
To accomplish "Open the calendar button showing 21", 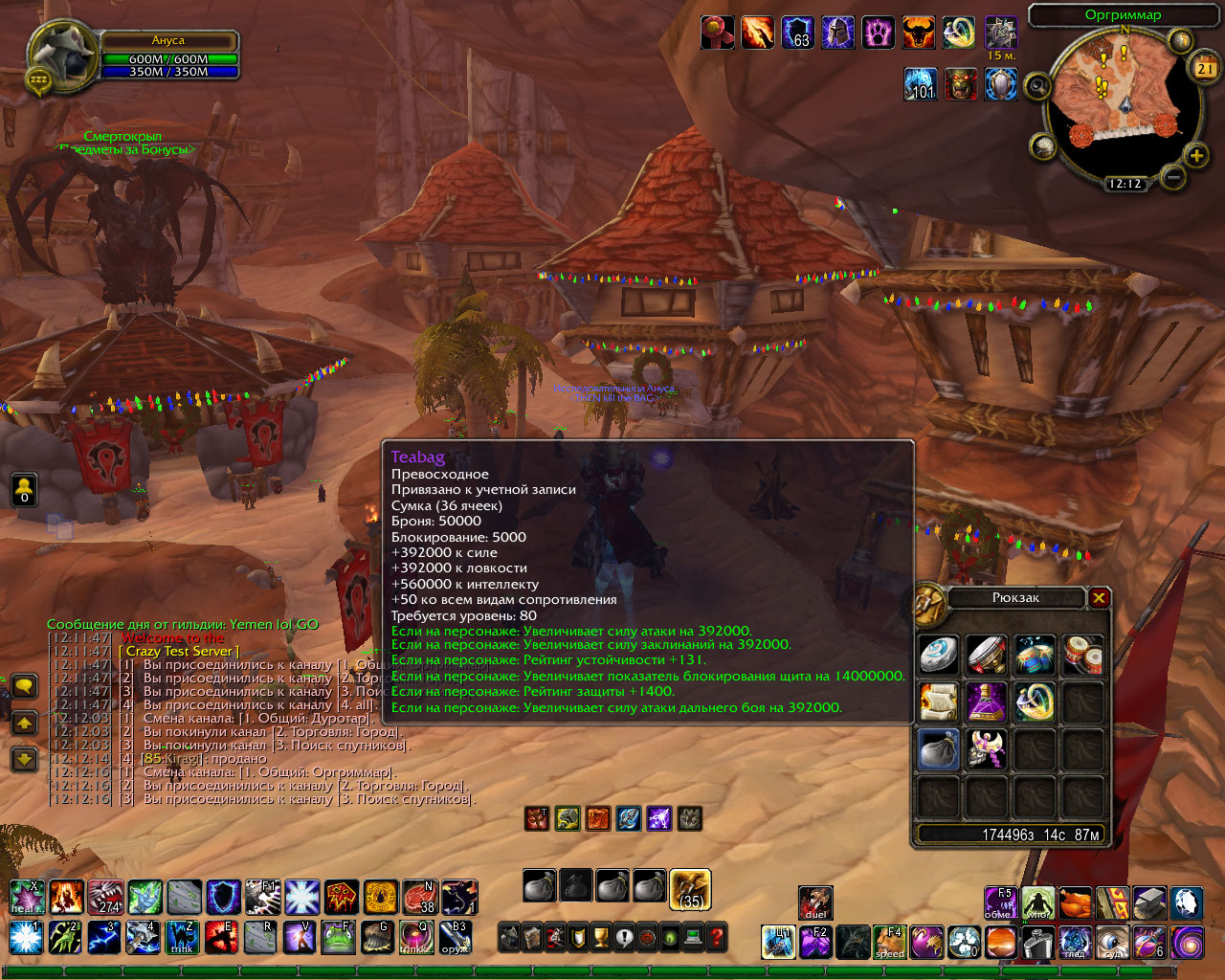I will point(1204,68).
